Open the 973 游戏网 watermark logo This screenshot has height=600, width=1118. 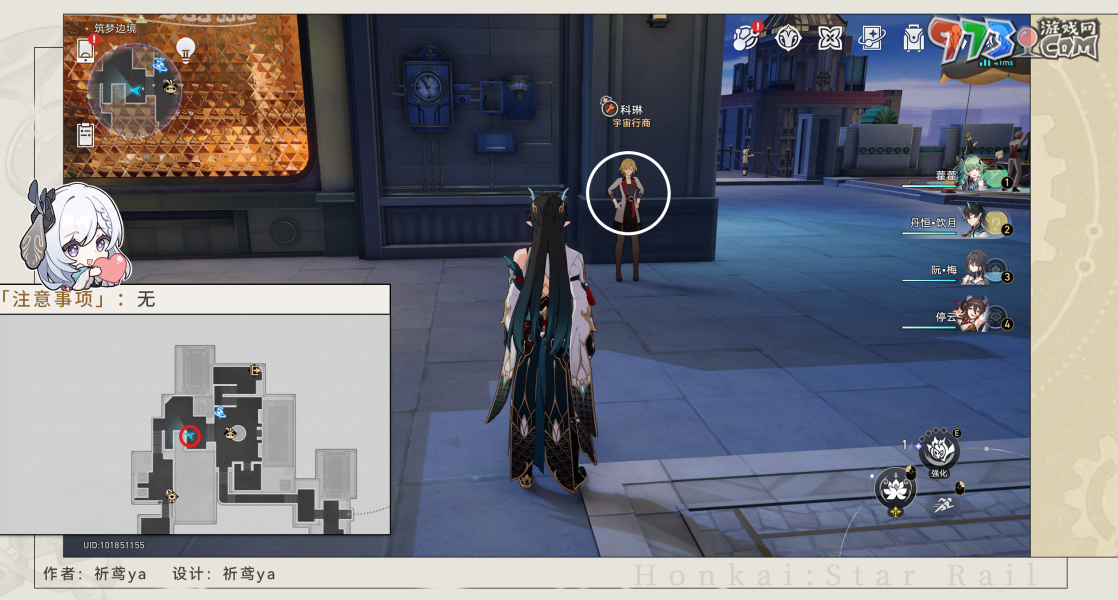pos(1010,40)
